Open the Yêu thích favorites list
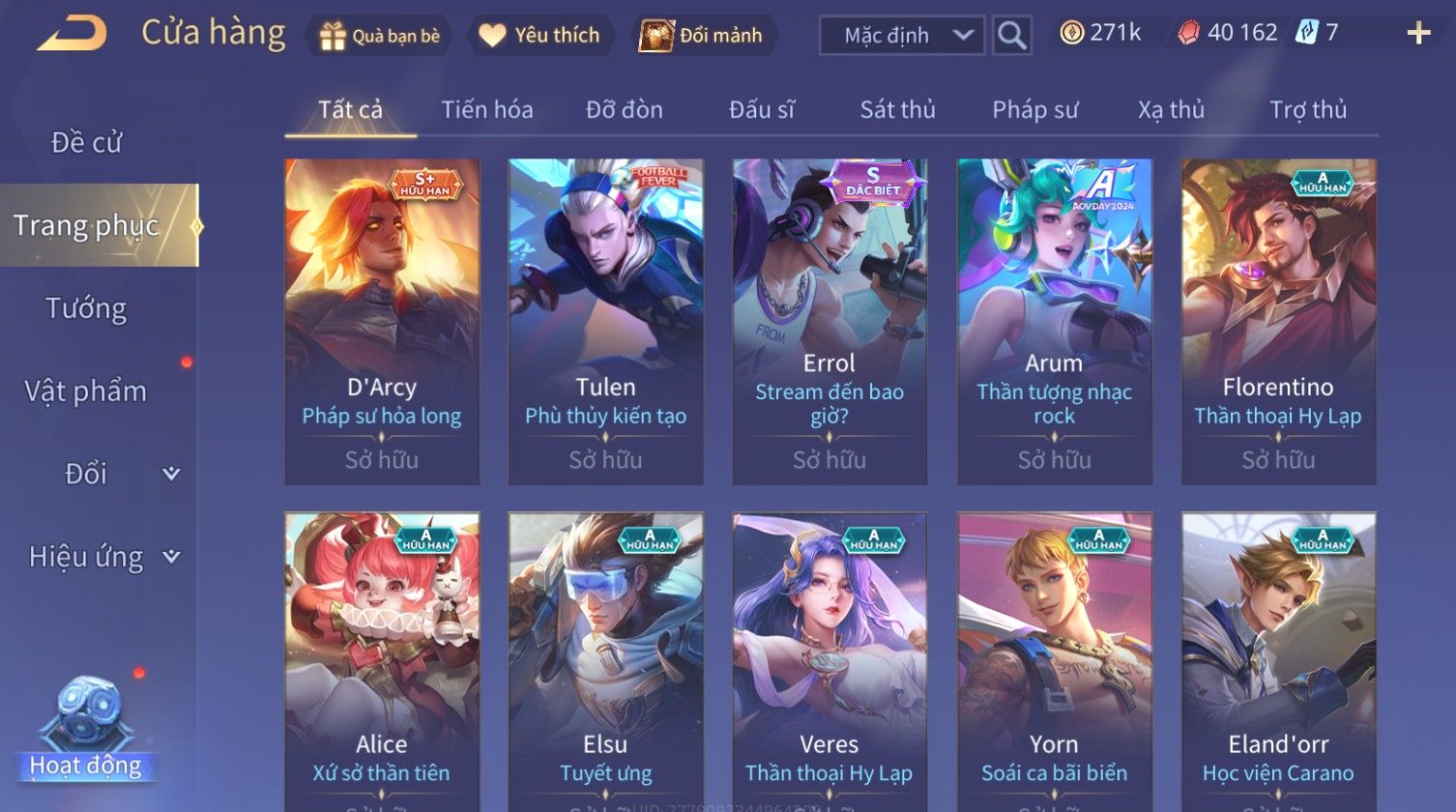 point(540,36)
